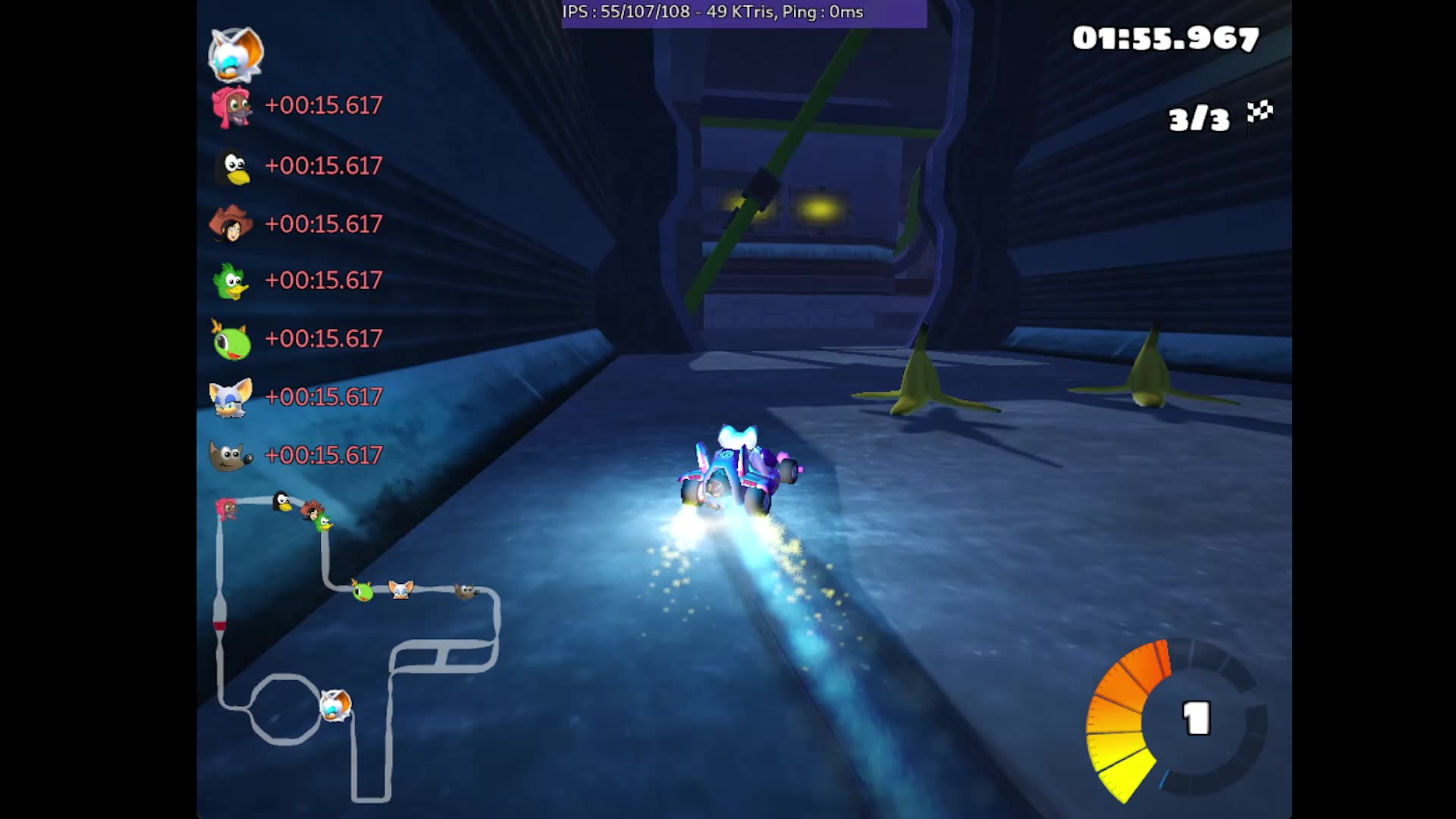Select Xue's marker on the minimap
1456x819 pixels.
pos(400,591)
